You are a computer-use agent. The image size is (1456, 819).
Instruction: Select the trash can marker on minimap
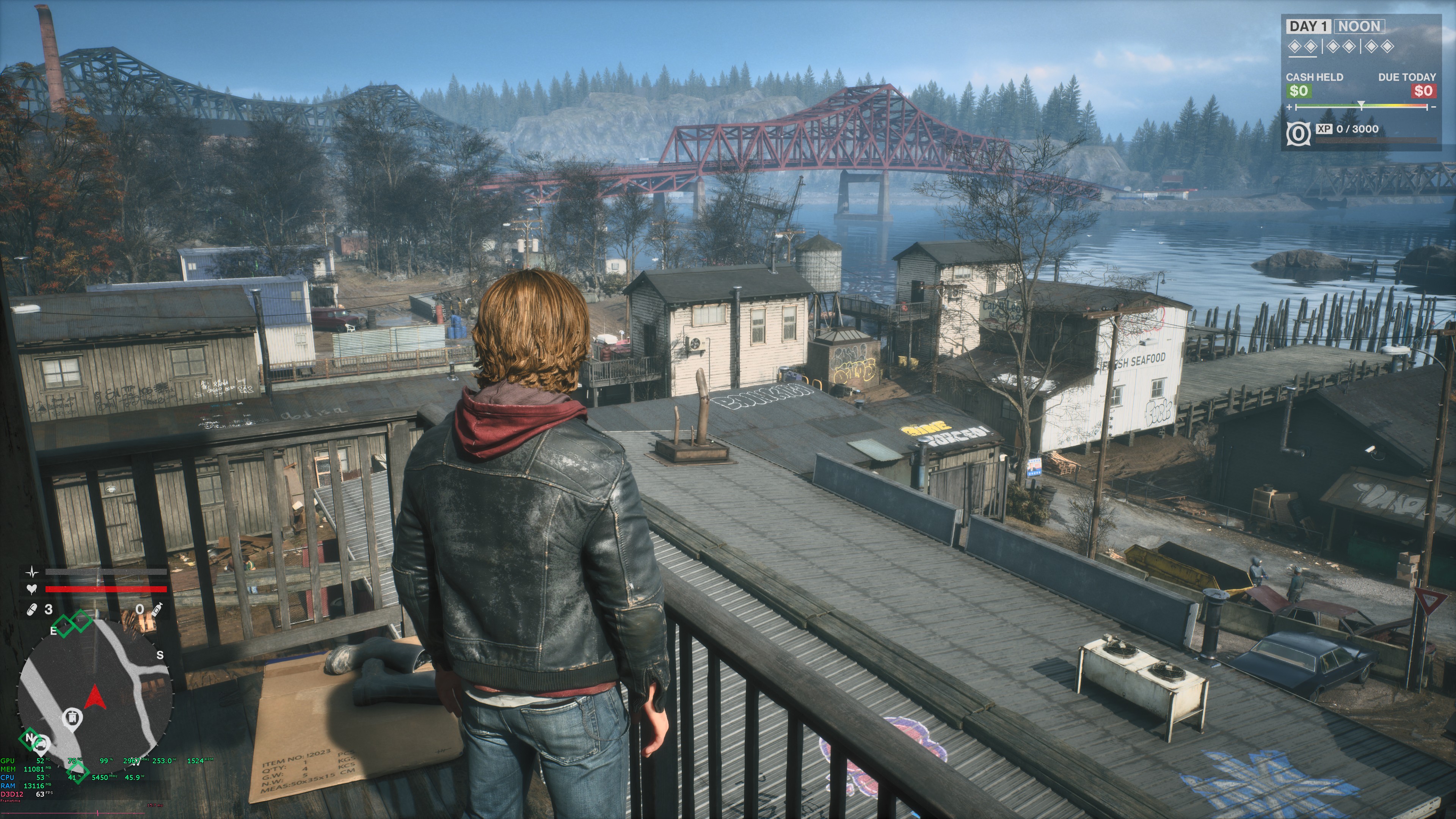(x=72, y=718)
